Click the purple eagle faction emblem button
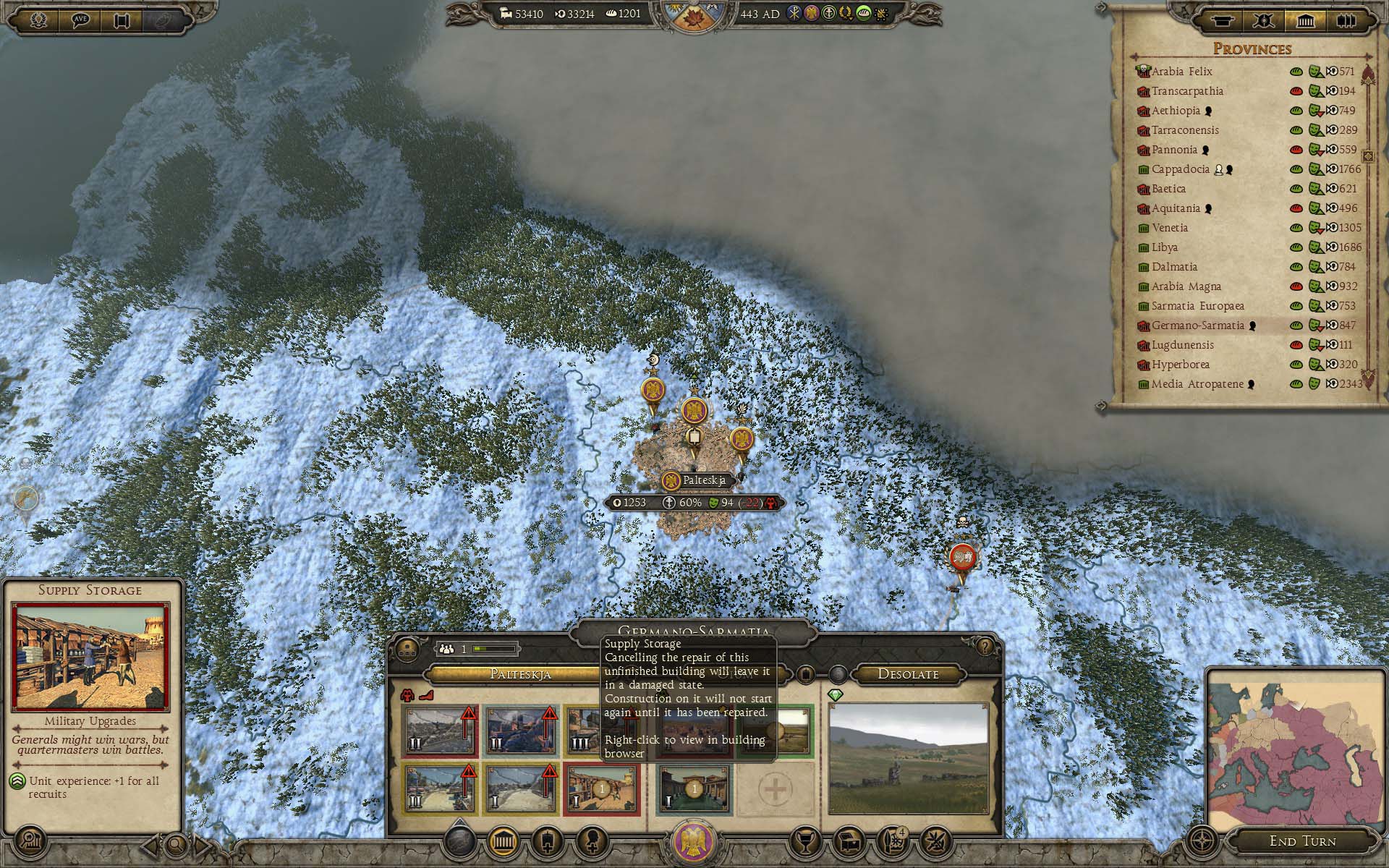 [x=693, y=843]
